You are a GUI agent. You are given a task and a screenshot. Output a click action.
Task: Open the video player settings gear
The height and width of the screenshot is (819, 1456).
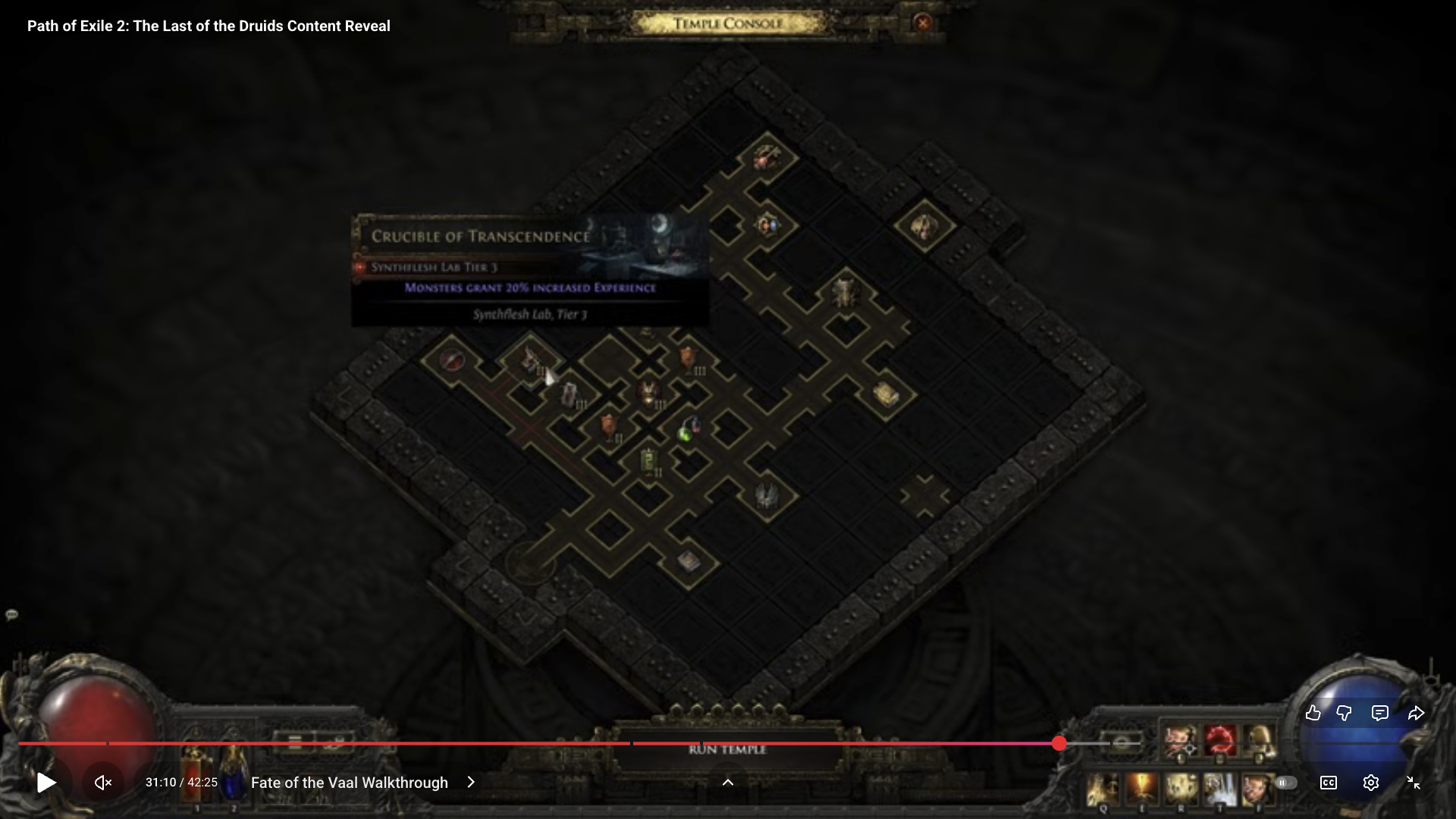1370,783
